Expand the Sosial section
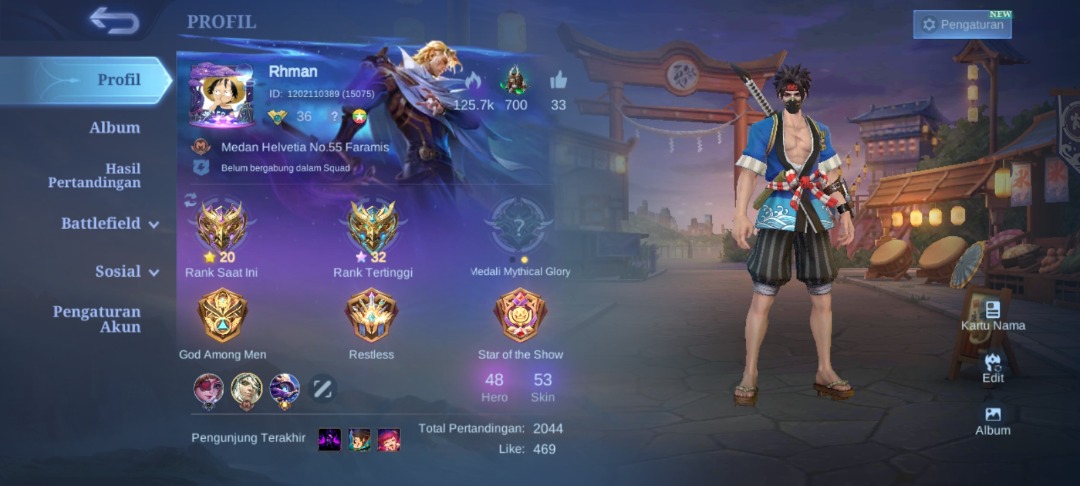Screen dimensions: 1080x486 coord(126,272)
